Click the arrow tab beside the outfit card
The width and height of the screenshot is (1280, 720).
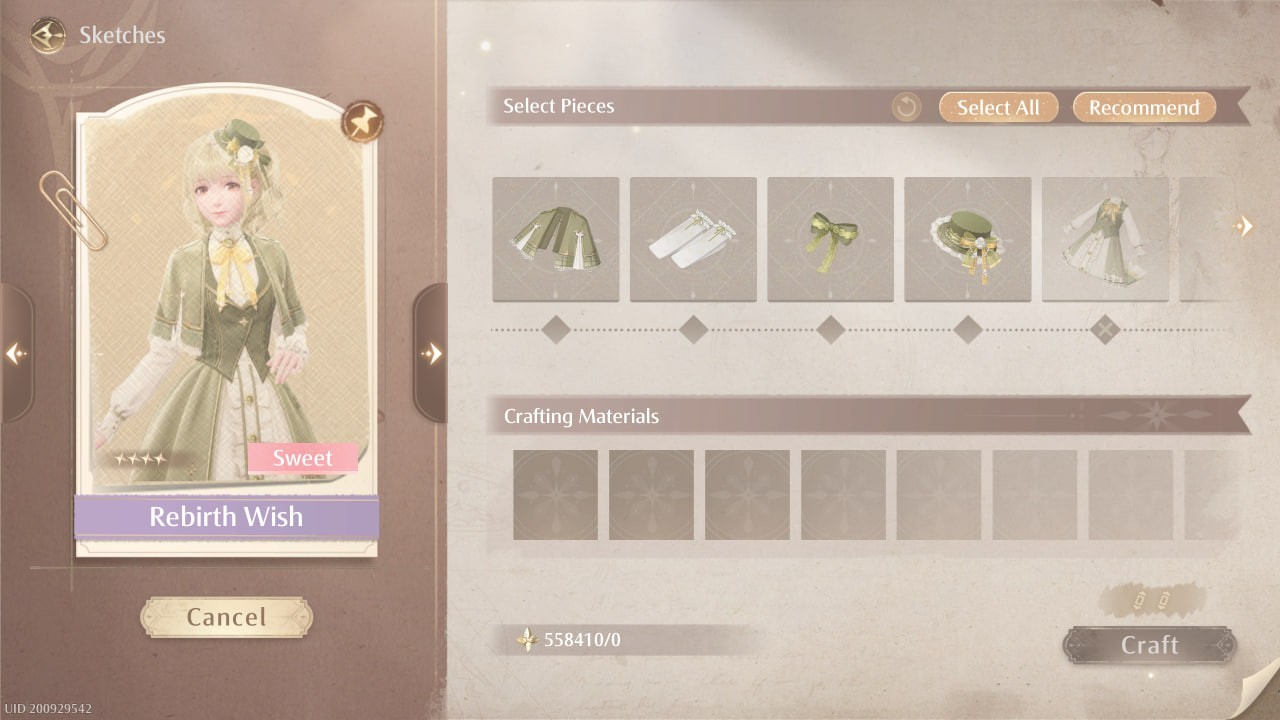coord(434,354)
